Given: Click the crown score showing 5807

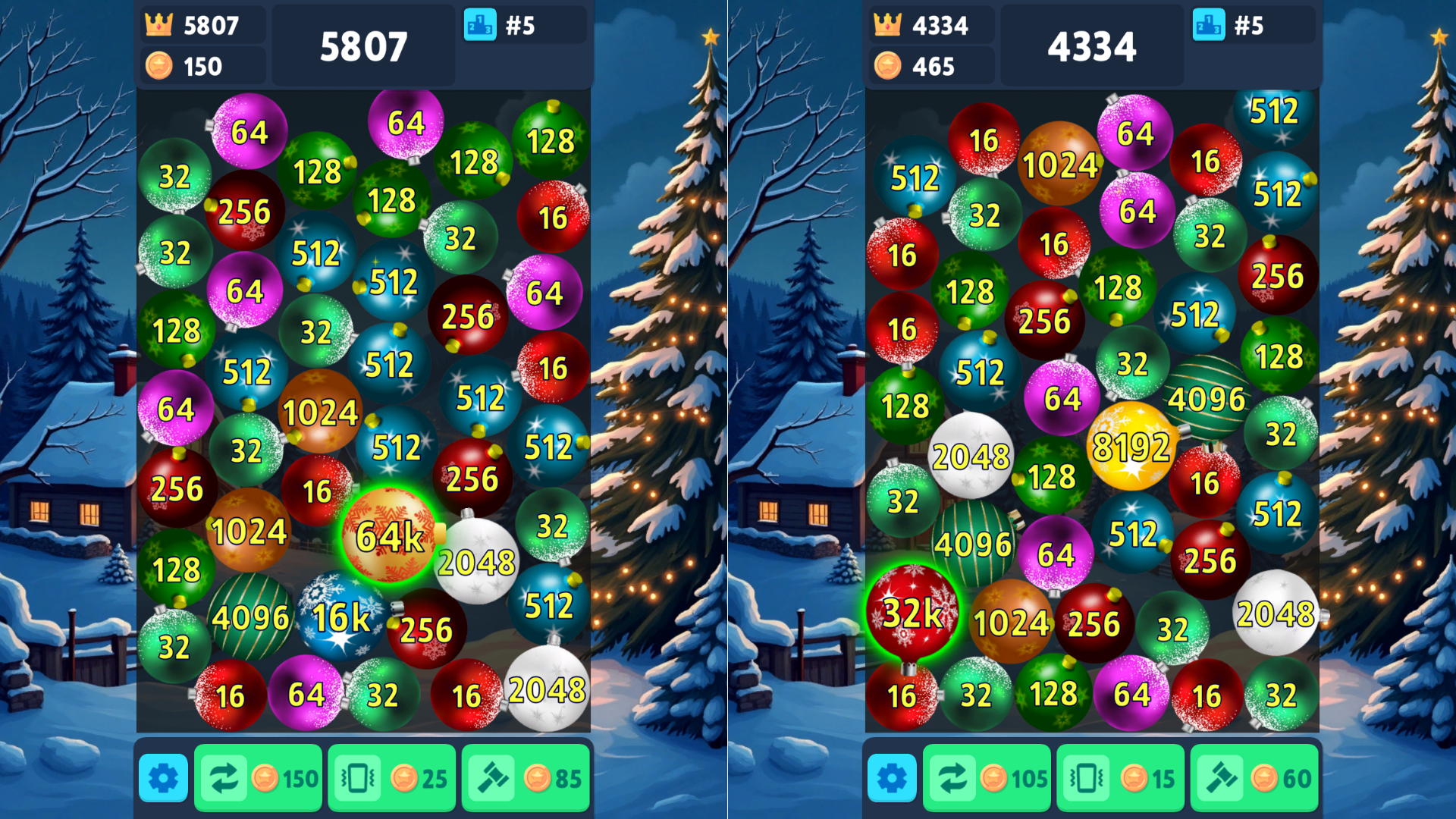Looking at the screenshot, I should (x=202, y=25).
